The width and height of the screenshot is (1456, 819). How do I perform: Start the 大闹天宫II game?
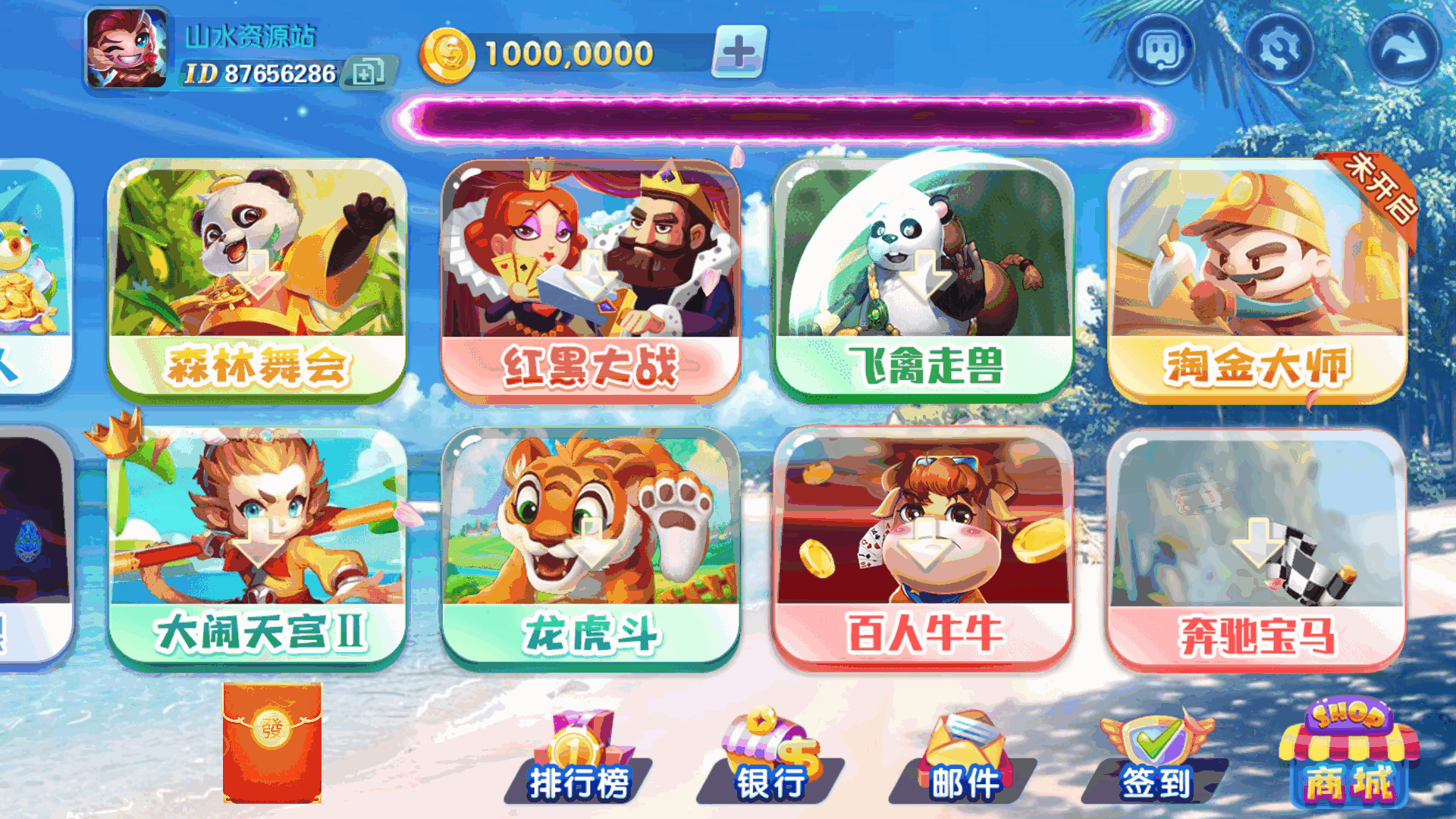pos(258,546)
